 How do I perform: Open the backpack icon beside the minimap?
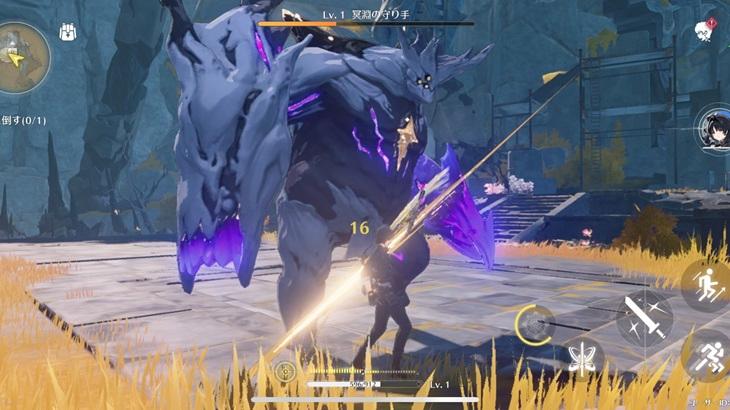(68, 32)
